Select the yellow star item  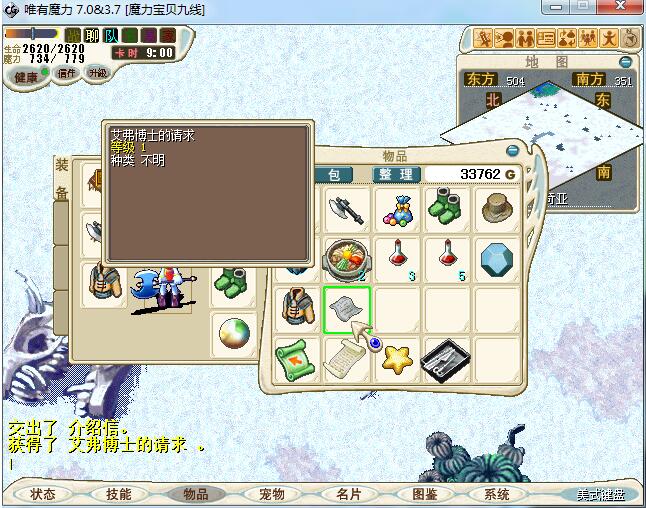397,358
